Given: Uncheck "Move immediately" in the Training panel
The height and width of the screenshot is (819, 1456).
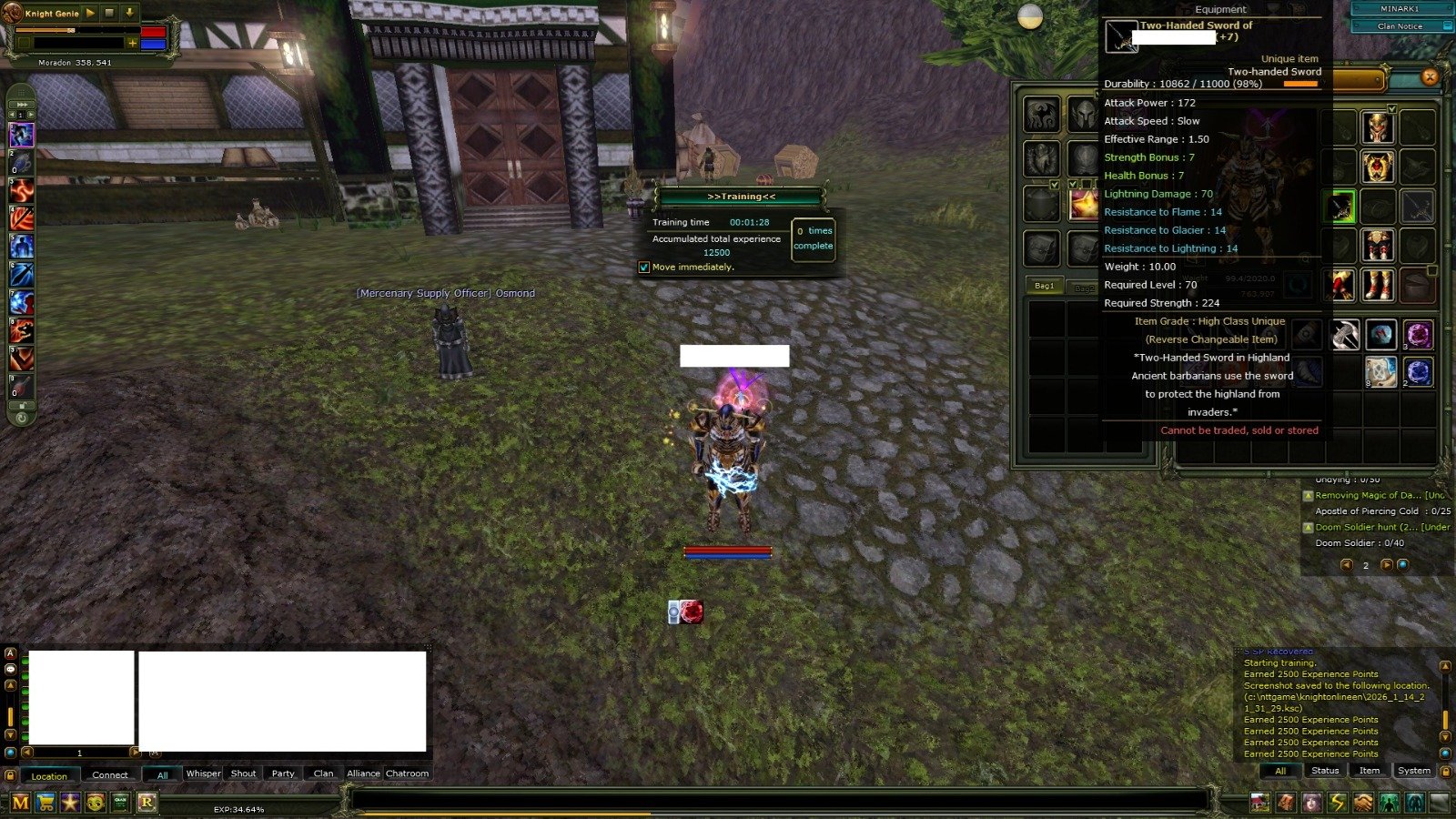Looking at the screenshot, I should click(645, 267).
